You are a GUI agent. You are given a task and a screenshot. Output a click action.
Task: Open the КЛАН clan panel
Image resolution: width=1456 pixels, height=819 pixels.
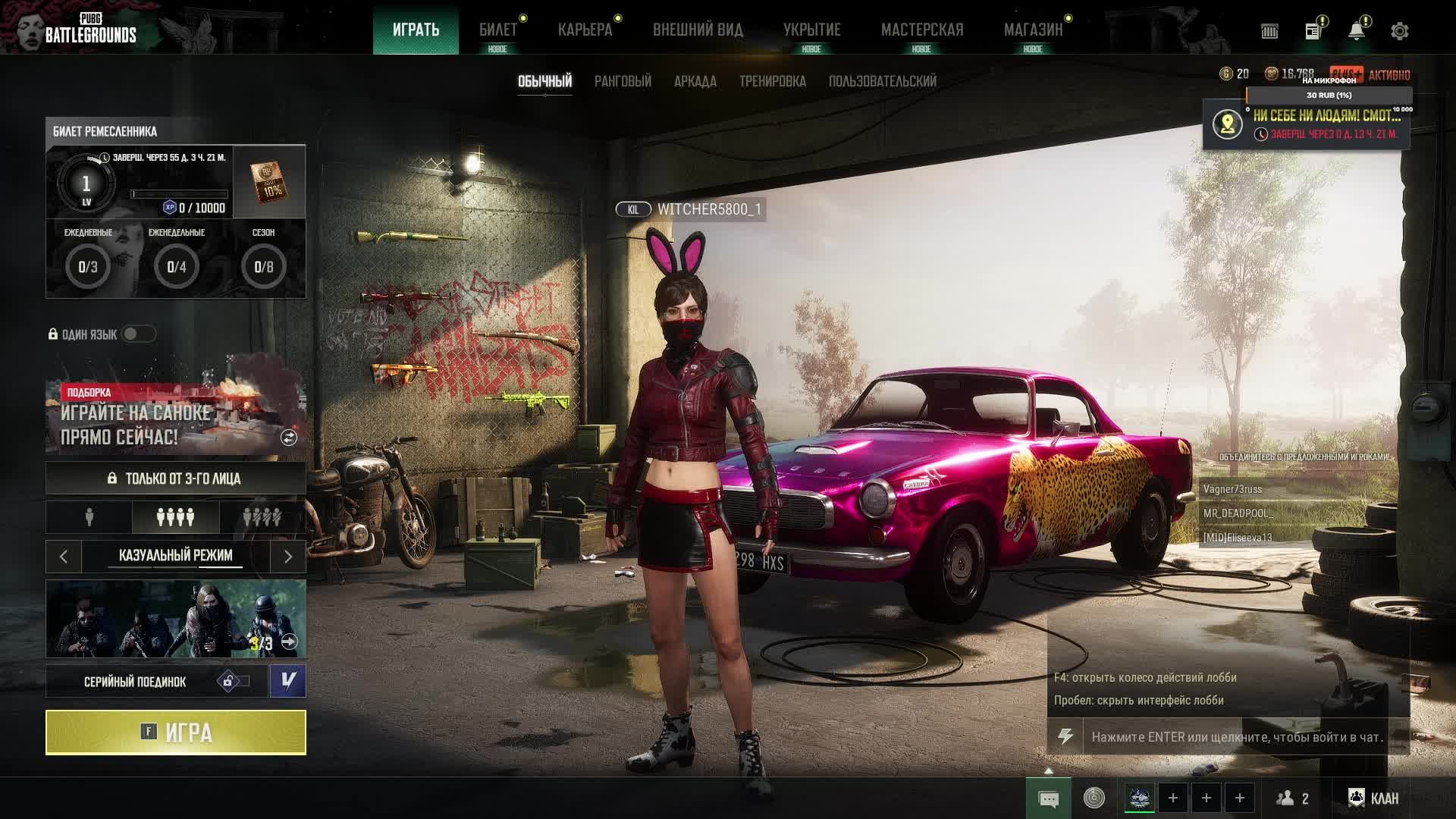1373,798
